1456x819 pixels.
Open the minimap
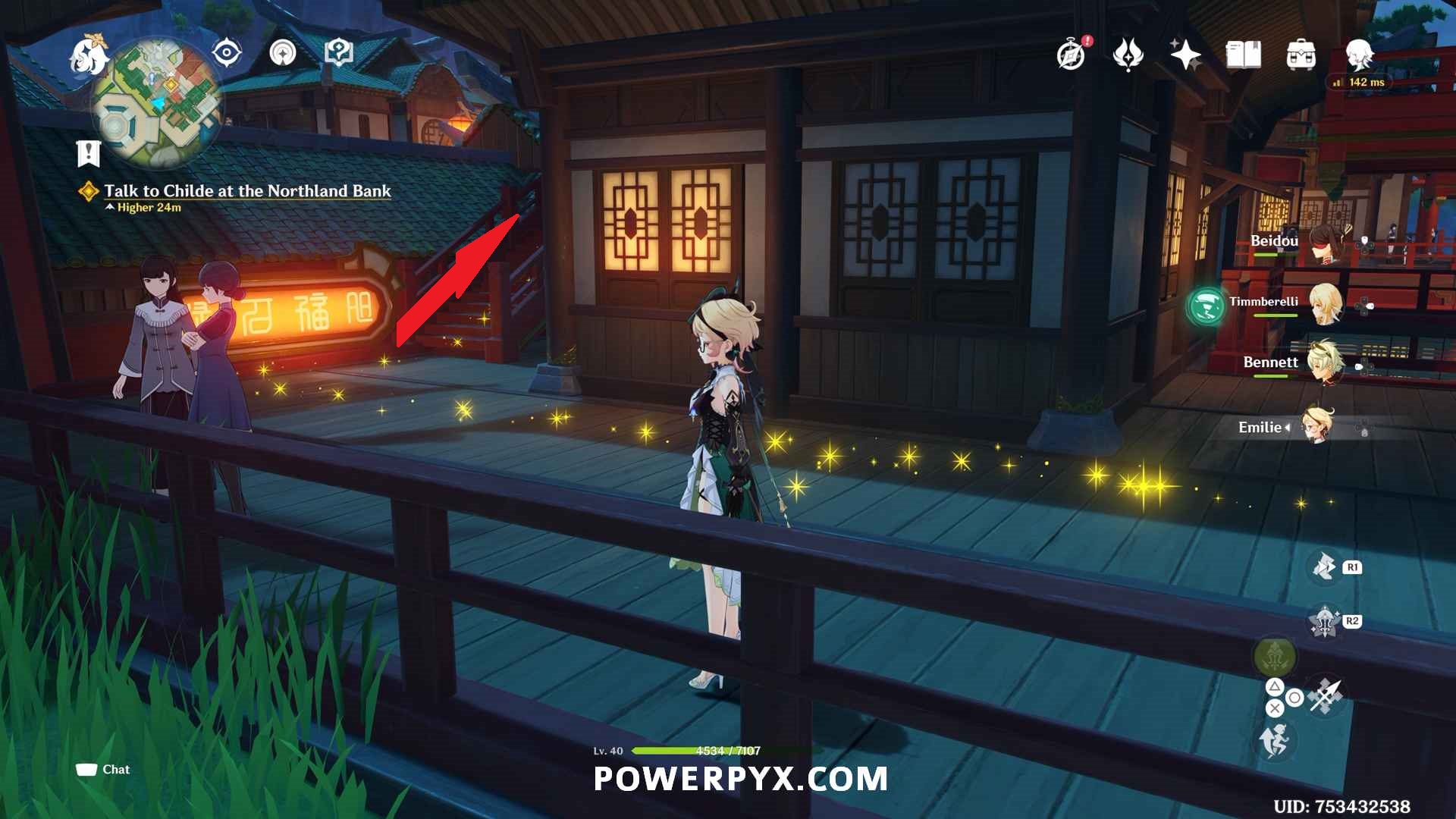158,103
